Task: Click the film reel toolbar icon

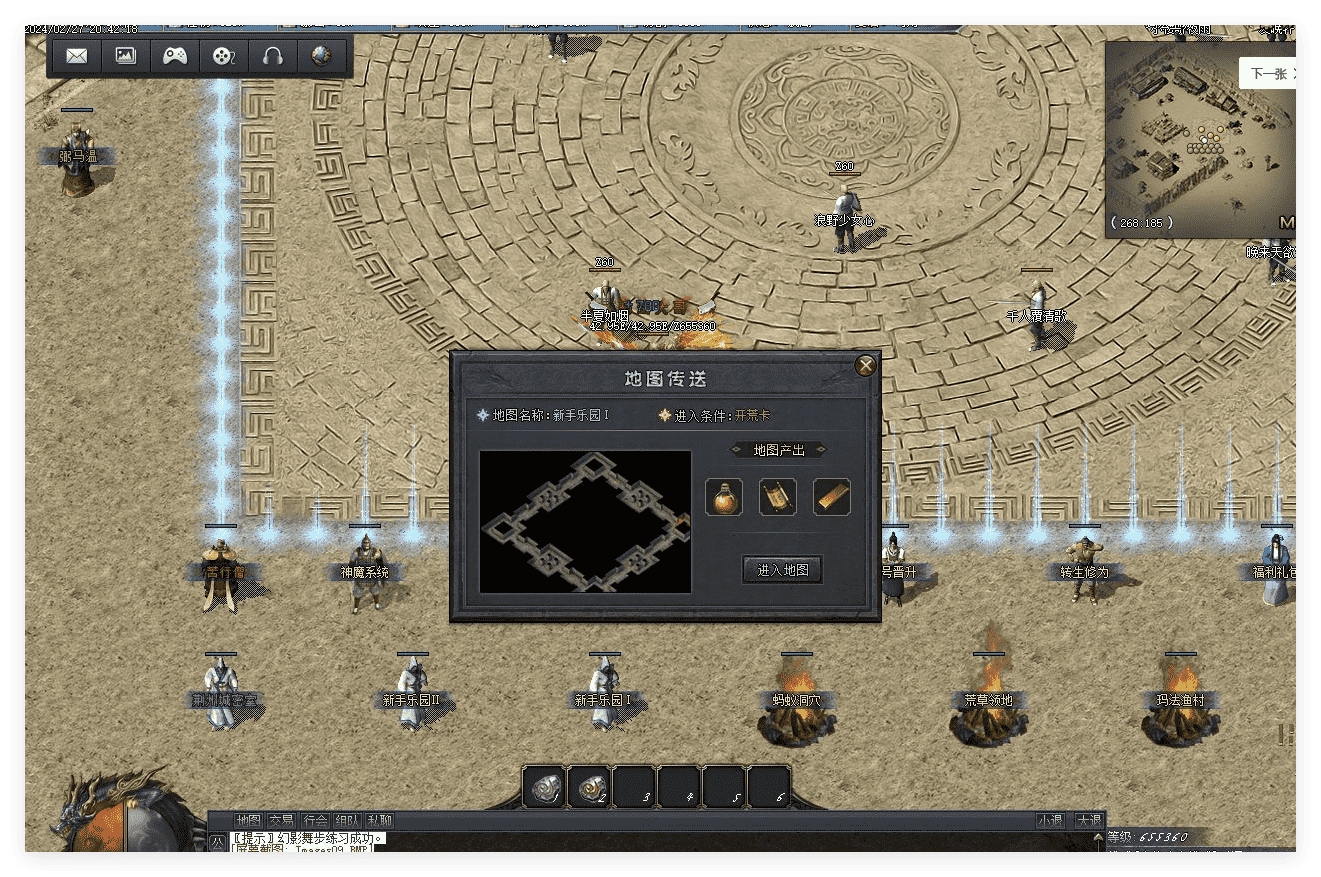Action: coord(223,56)
